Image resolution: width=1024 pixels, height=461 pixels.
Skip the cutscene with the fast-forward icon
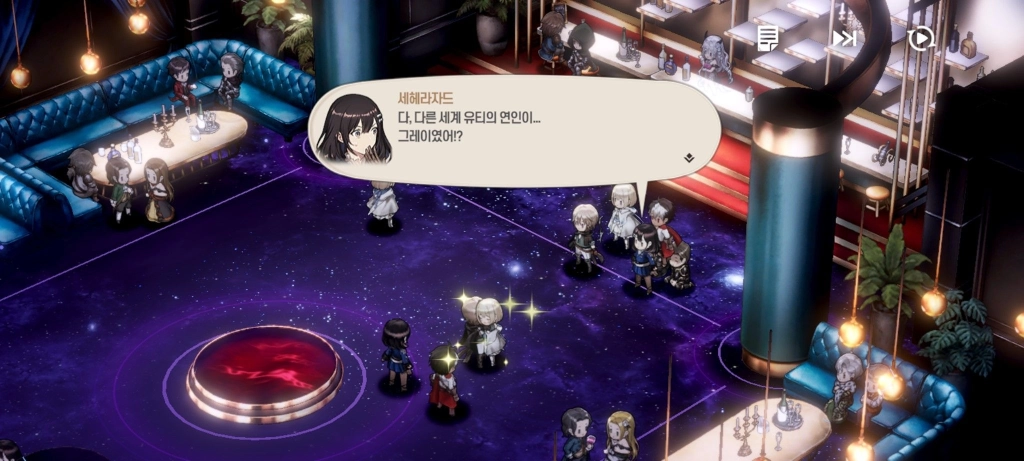[844, 38]
